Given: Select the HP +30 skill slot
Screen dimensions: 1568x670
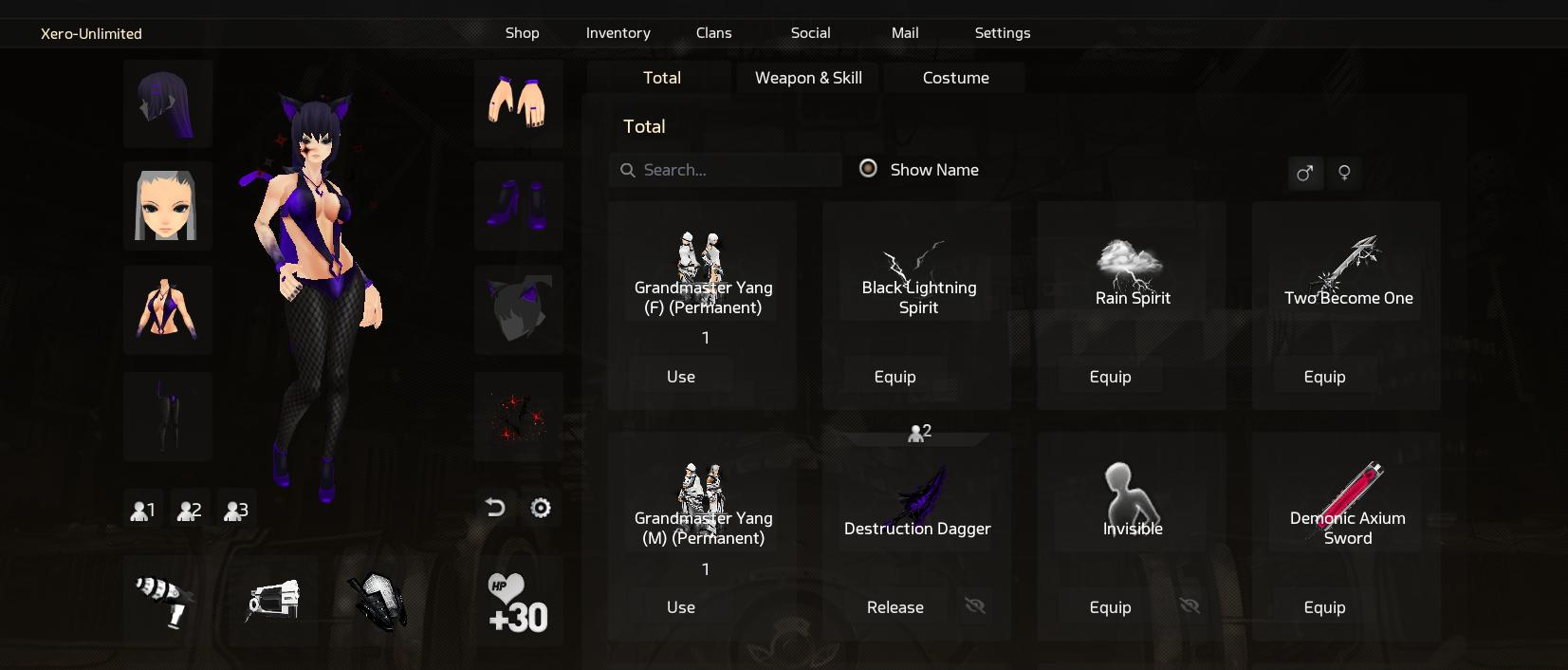Looking at the screenshot, I should click(518, 603).
